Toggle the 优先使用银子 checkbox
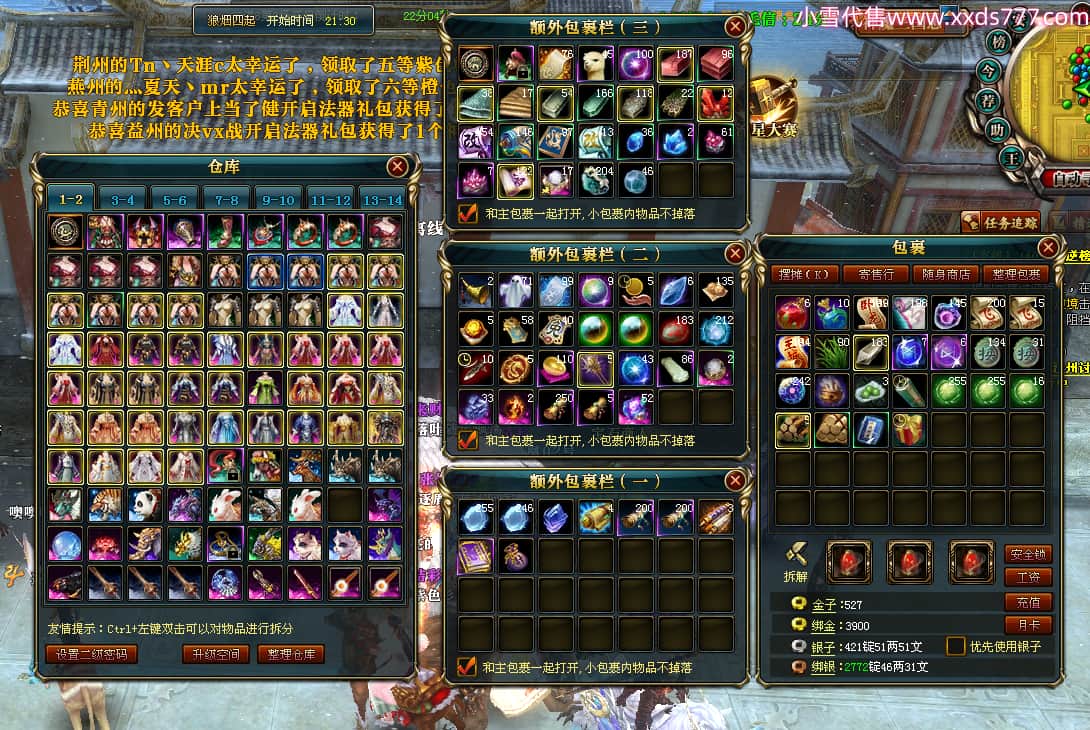 956,646
